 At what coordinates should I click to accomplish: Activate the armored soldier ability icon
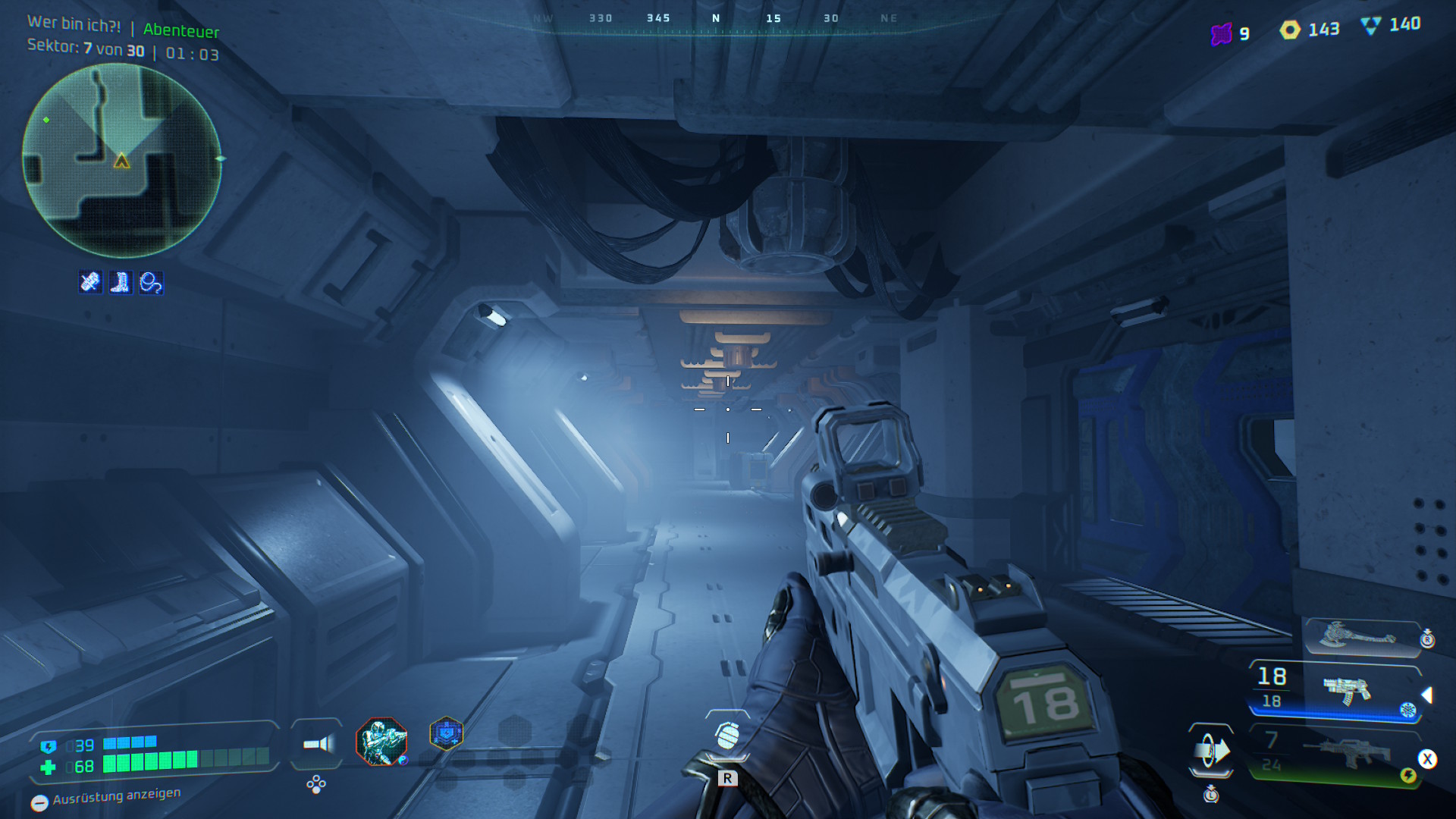tap(381, 741)
